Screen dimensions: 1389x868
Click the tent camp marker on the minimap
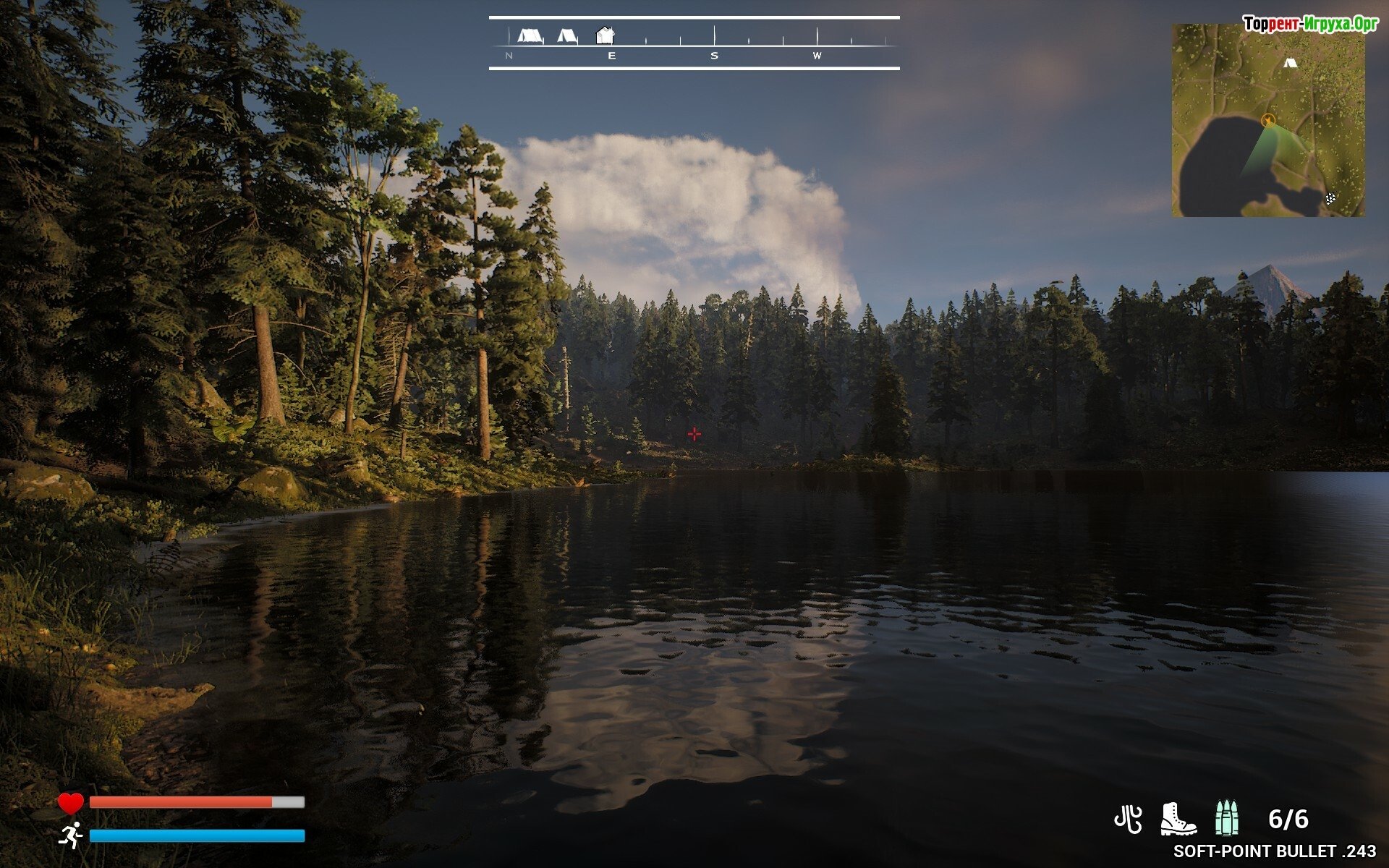click(x=1289, y=63)
